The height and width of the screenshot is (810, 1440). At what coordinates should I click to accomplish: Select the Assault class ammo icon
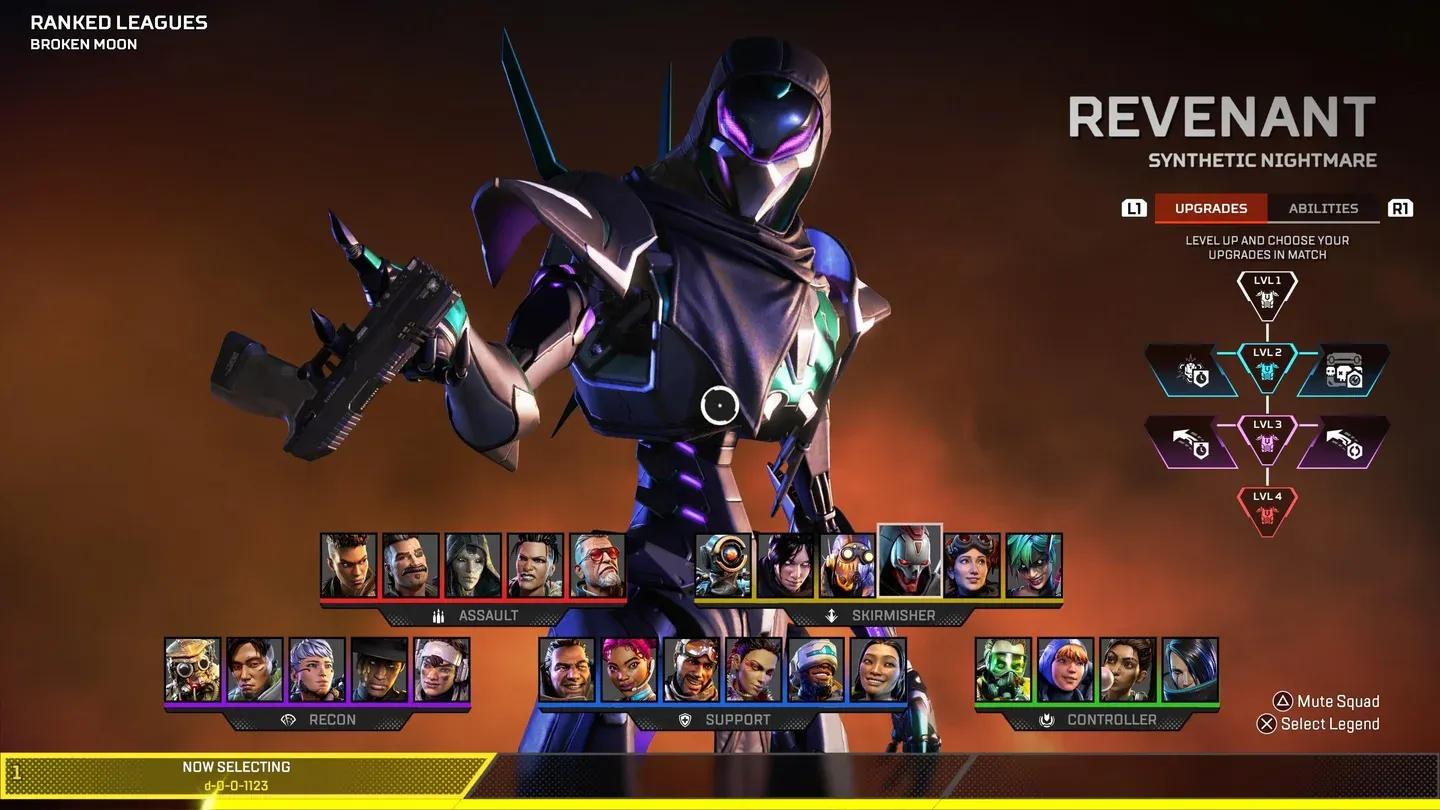click(x=440, y=616)
